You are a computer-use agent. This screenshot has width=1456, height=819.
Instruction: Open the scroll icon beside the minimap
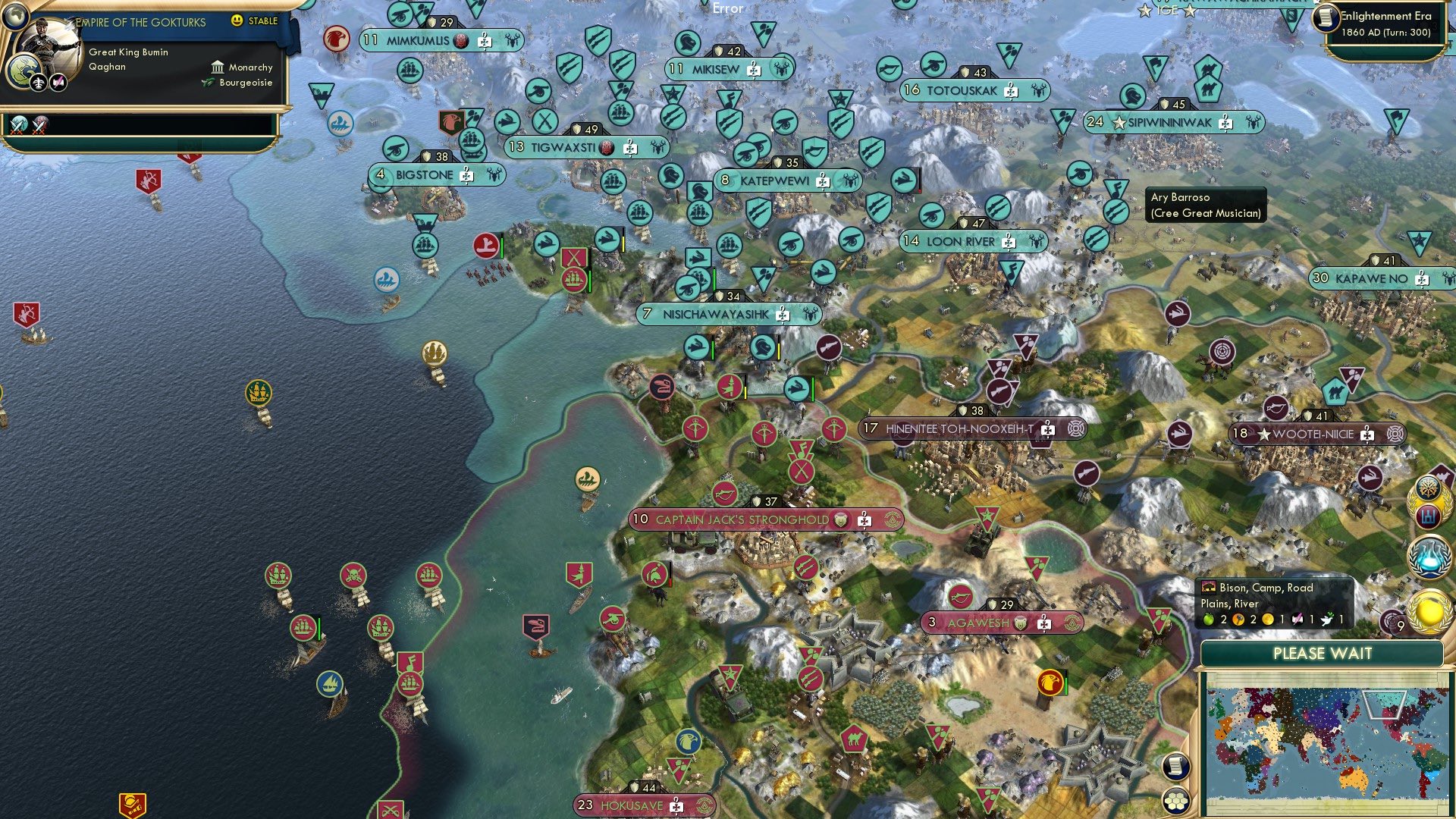coord(1176,766)
